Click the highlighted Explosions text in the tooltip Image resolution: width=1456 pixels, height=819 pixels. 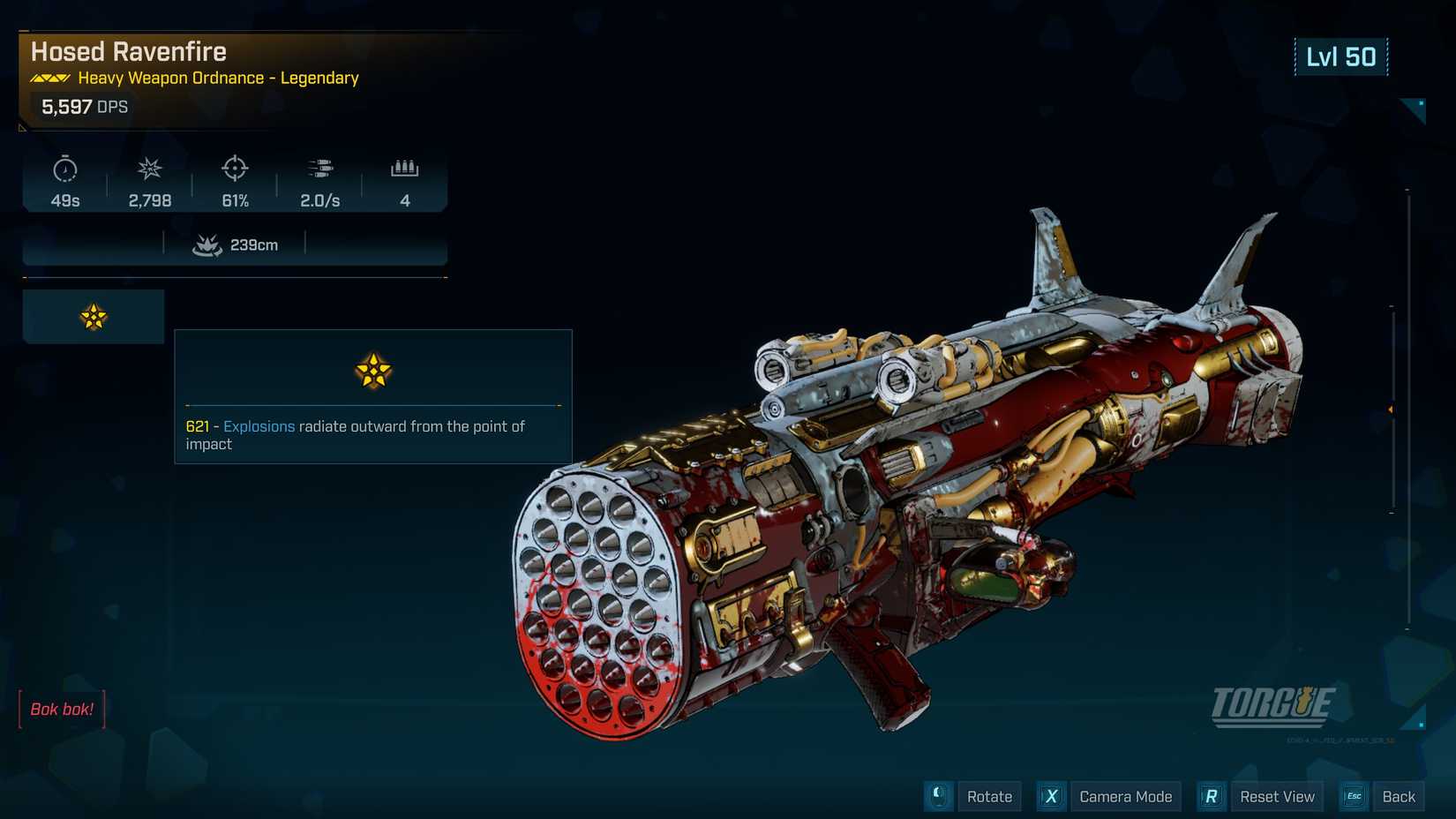pyautogui.click(x=259, y=426)
